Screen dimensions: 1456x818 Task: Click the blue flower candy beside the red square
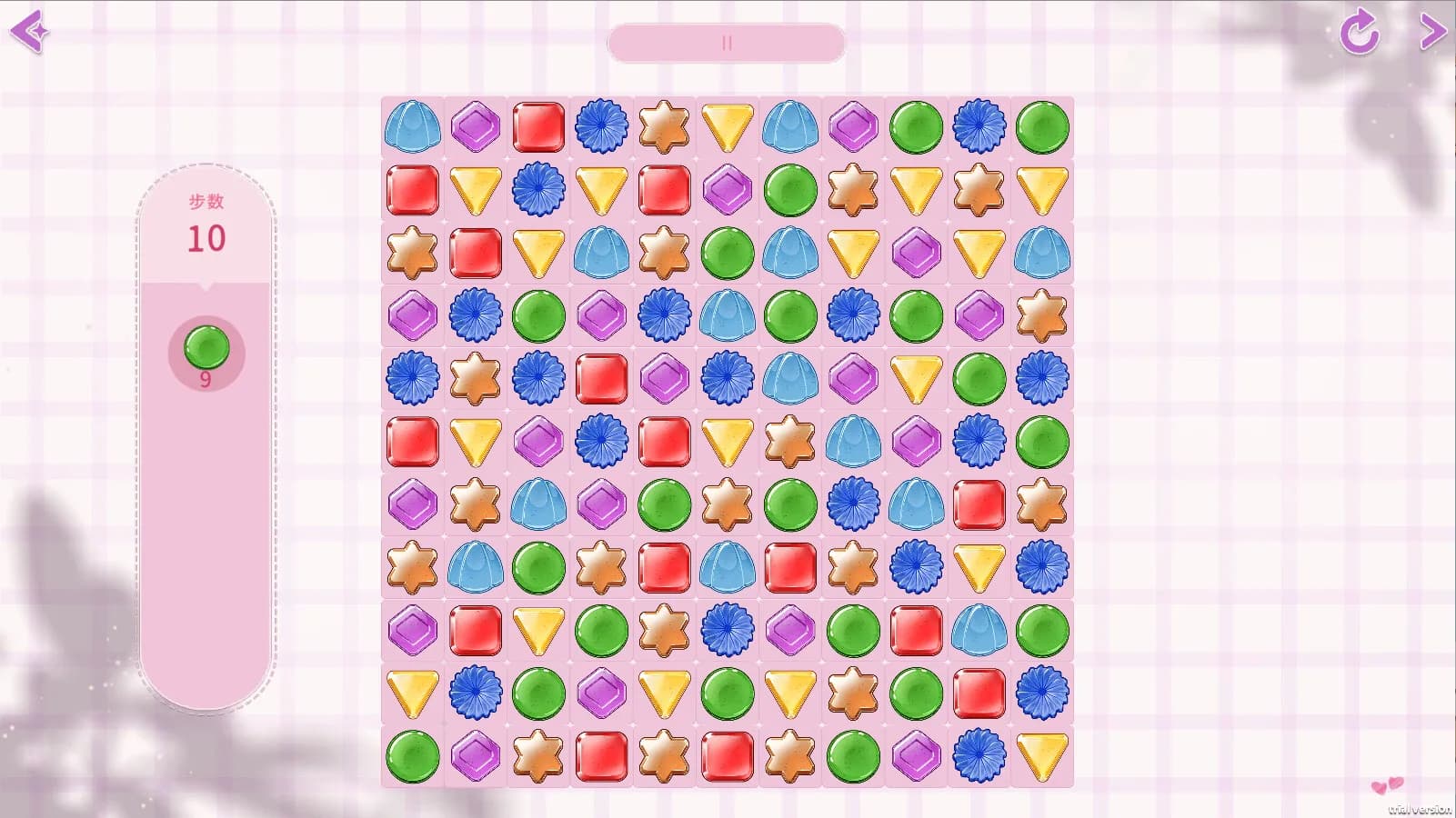point(601,127)
